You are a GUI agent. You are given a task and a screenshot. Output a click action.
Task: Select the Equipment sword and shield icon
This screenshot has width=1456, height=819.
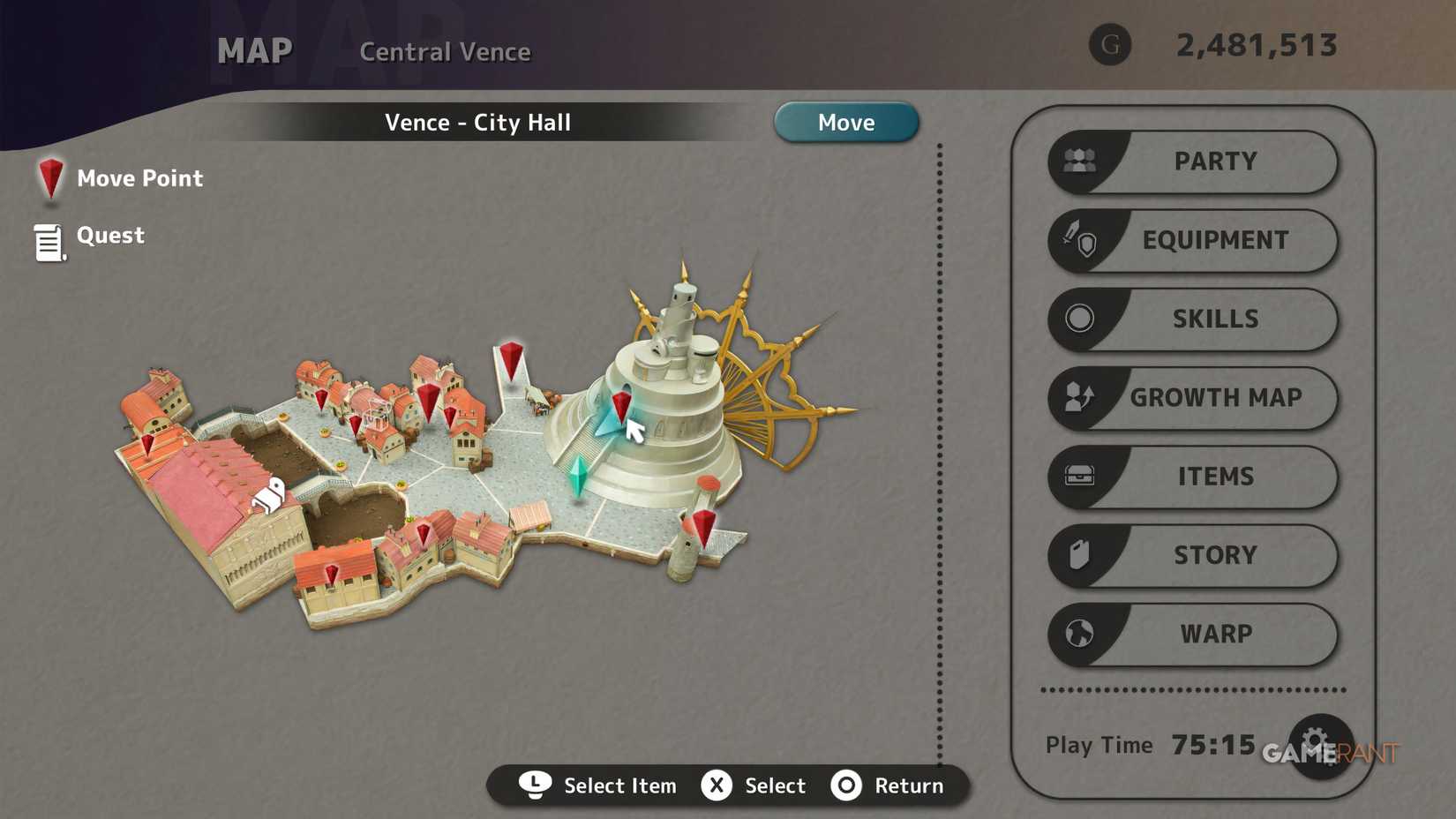coord(1078,240)
